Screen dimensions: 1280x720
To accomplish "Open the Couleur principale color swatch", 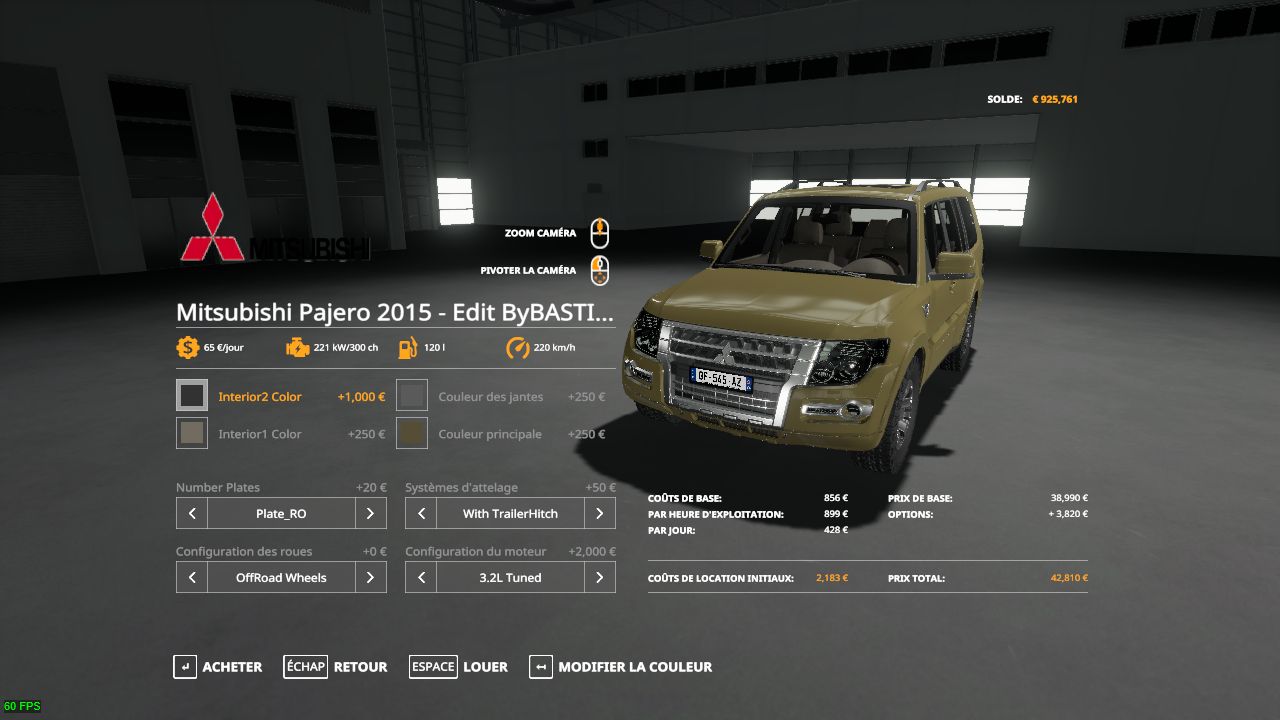I will (412, 433).
